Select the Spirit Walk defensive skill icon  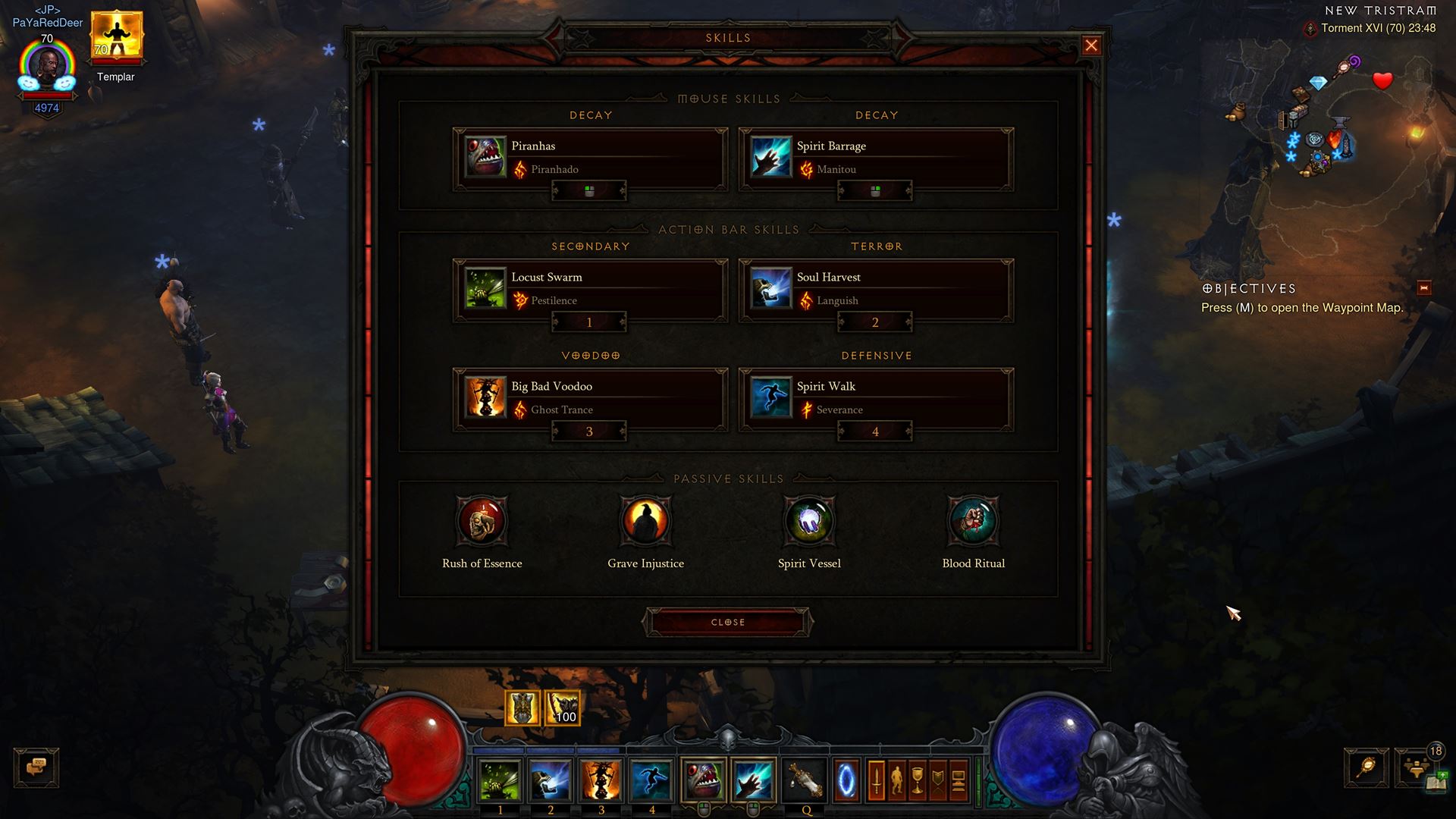770,396
